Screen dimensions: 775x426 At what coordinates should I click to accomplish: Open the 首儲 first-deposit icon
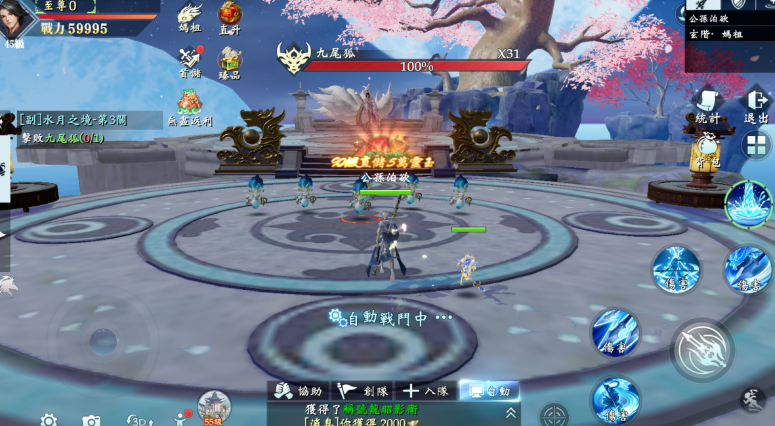190,61
